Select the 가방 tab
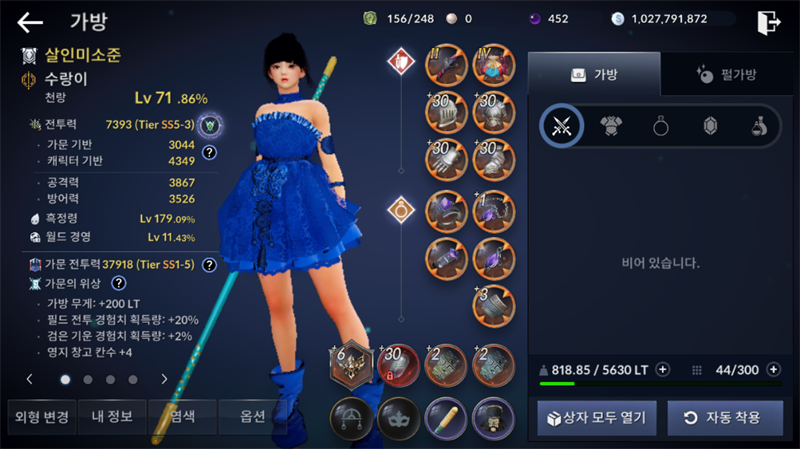The width and height of the screenshot is (800, 449). click(x=594, y=74)
